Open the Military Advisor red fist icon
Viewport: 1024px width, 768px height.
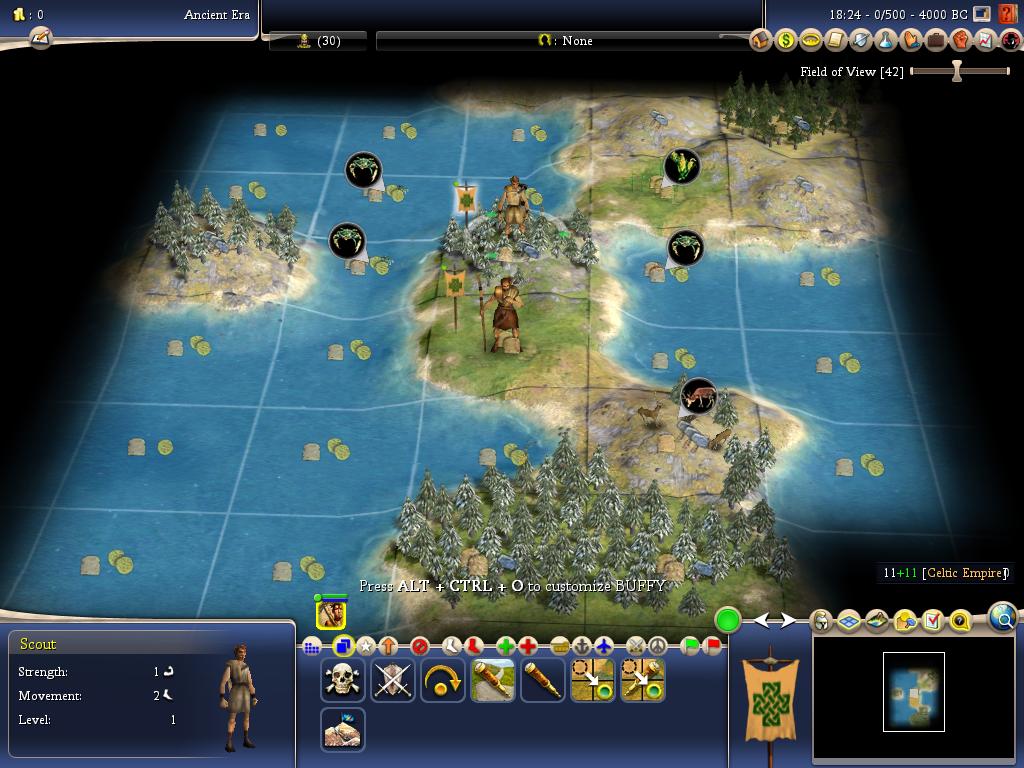960,41
